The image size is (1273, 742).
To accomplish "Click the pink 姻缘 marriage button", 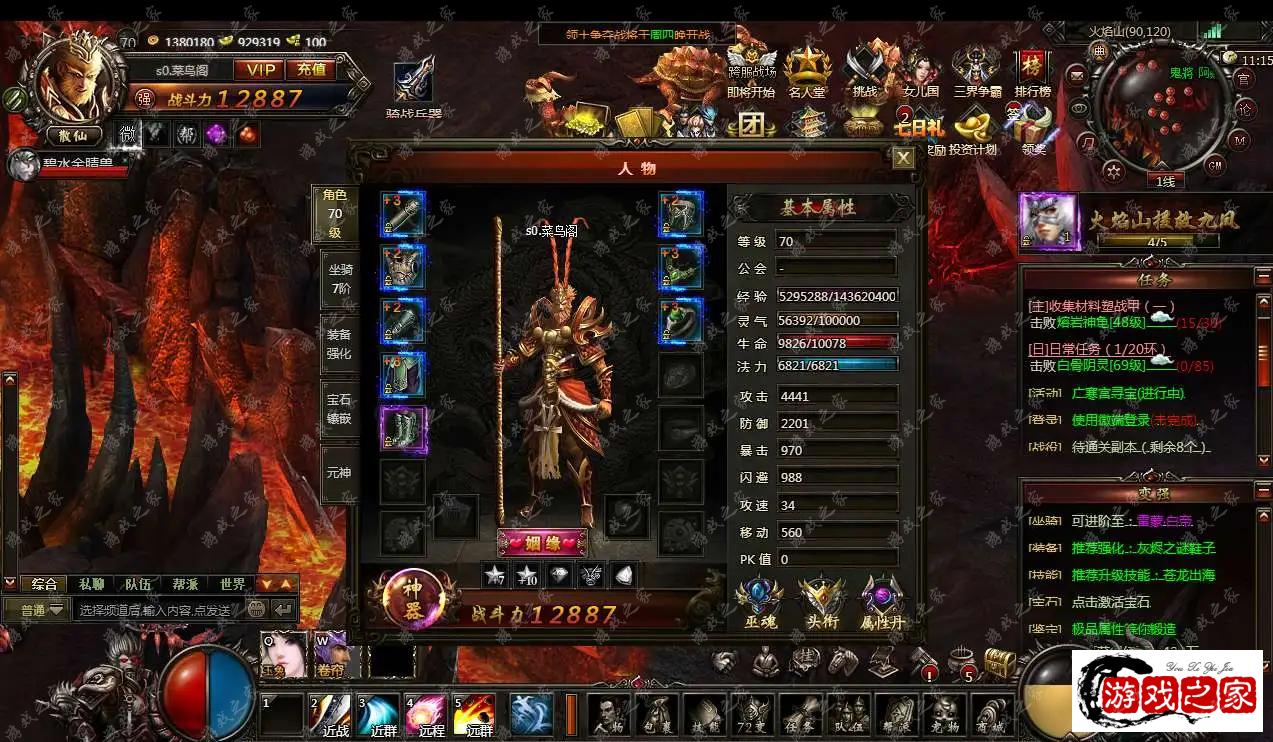I will (542, 543).
